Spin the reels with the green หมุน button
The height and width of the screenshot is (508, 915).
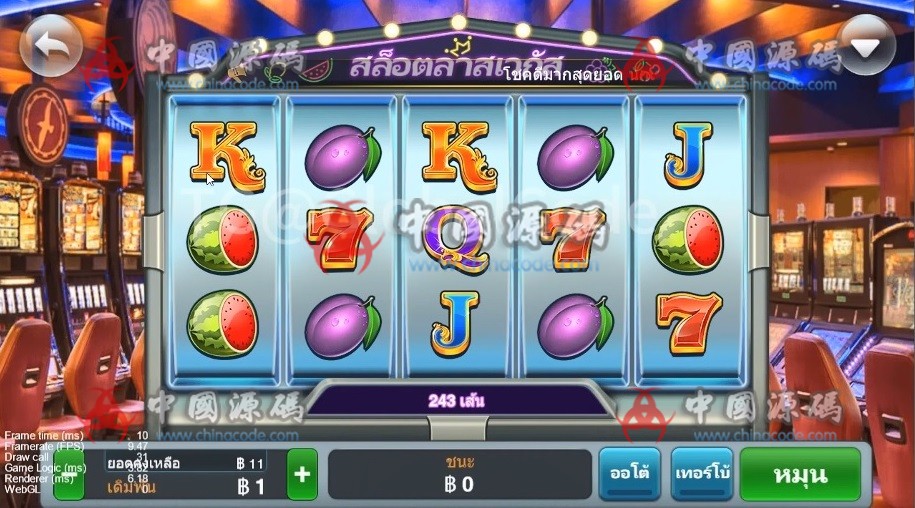[800, 474]
